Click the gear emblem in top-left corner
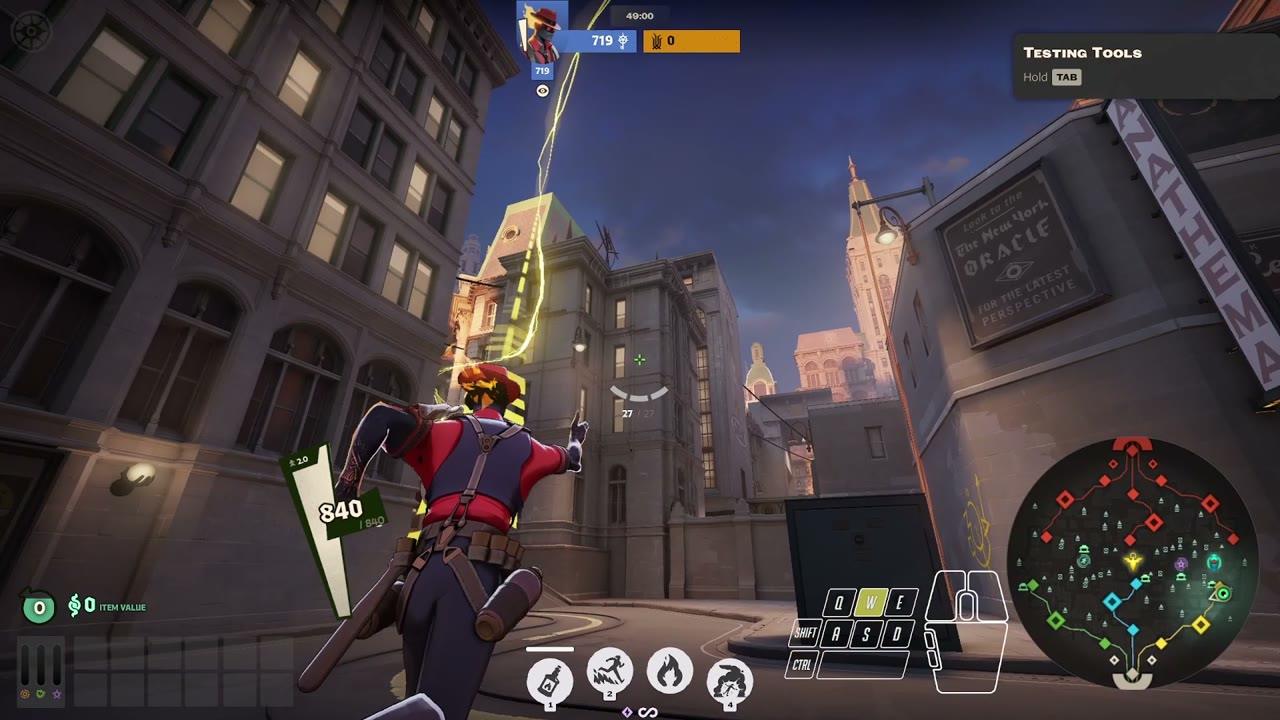Screen dimensions: 1280x720 coord(30,31)
